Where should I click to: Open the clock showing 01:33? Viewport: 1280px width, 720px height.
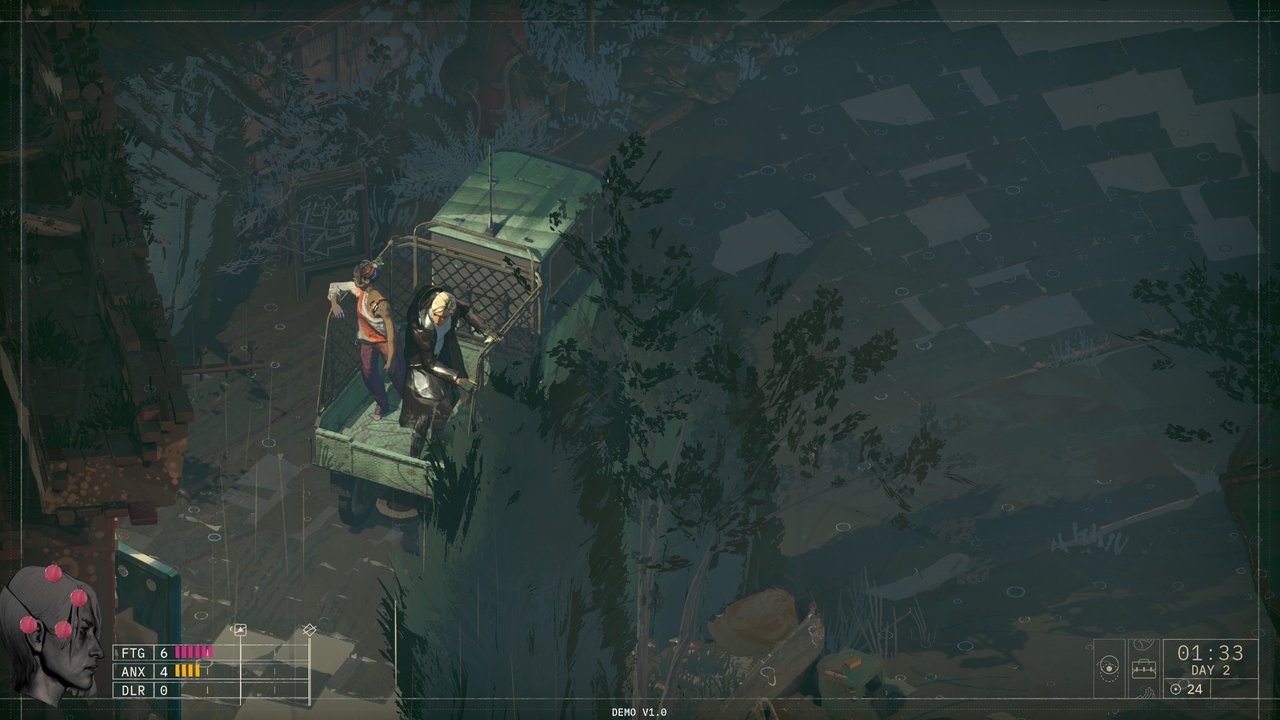tap(1209, 653)
